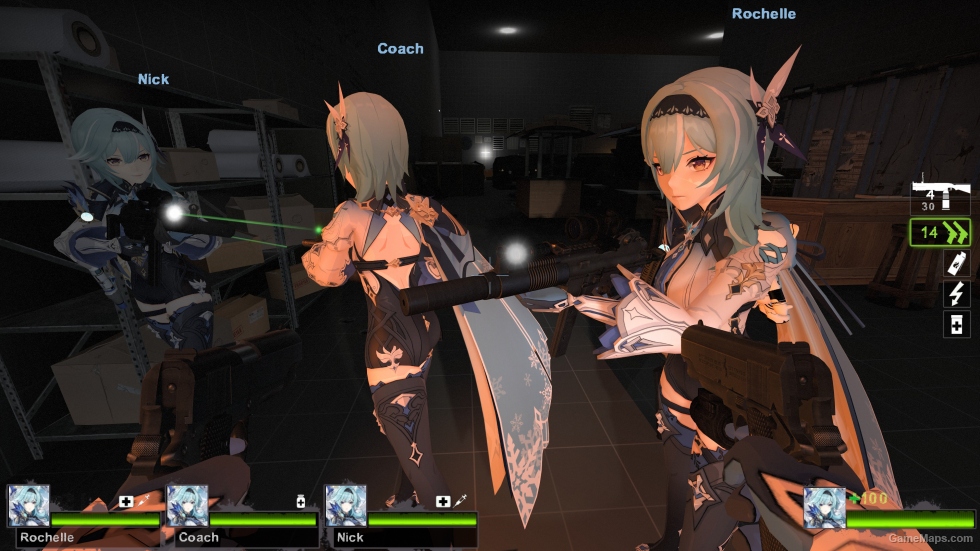Click Nick's adrenaline syringe icon

[461, 501]
